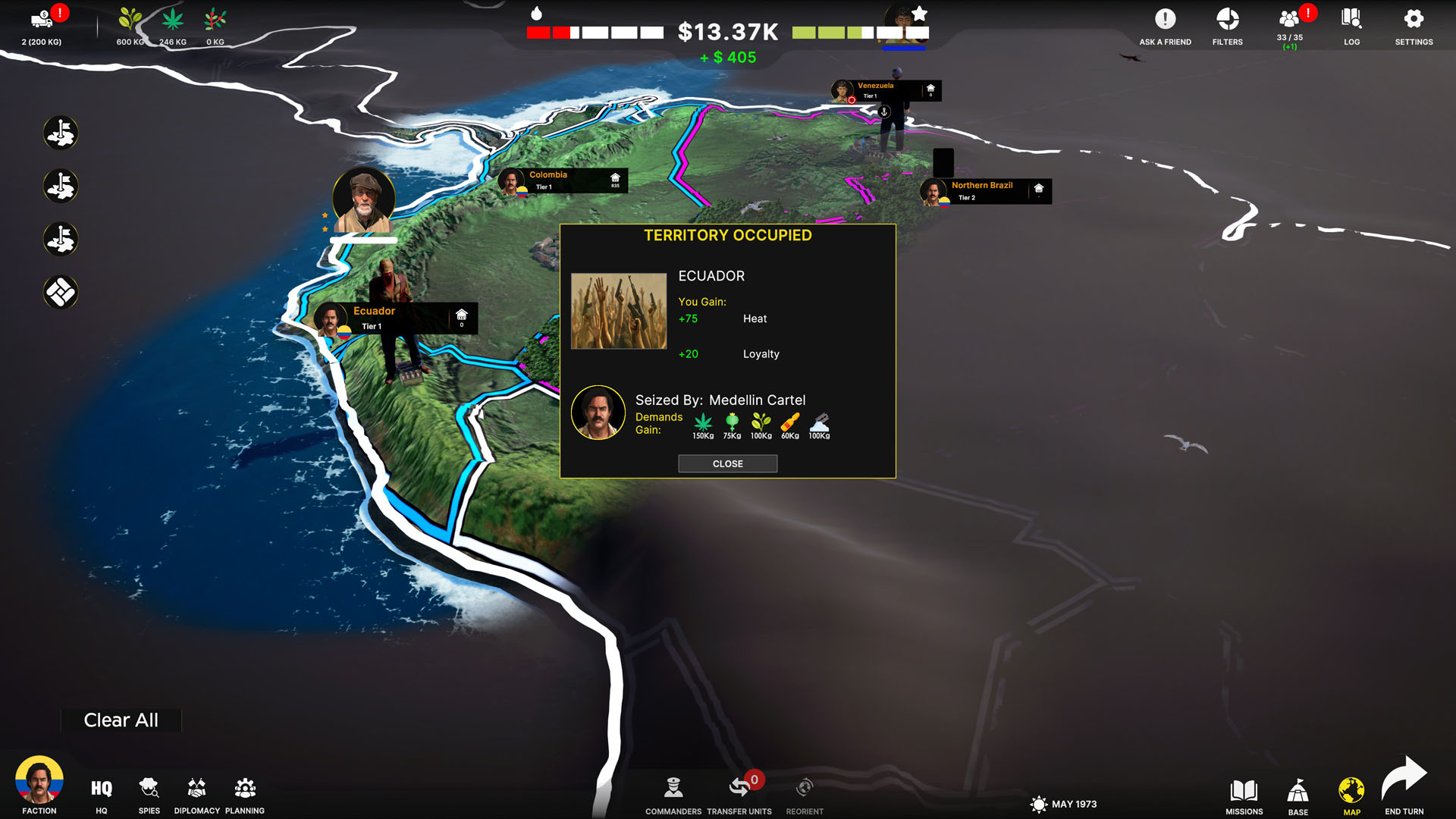The image size is (1456, 819).
Task: Open the Log panel in the top bar
Action: (1351, 23)
